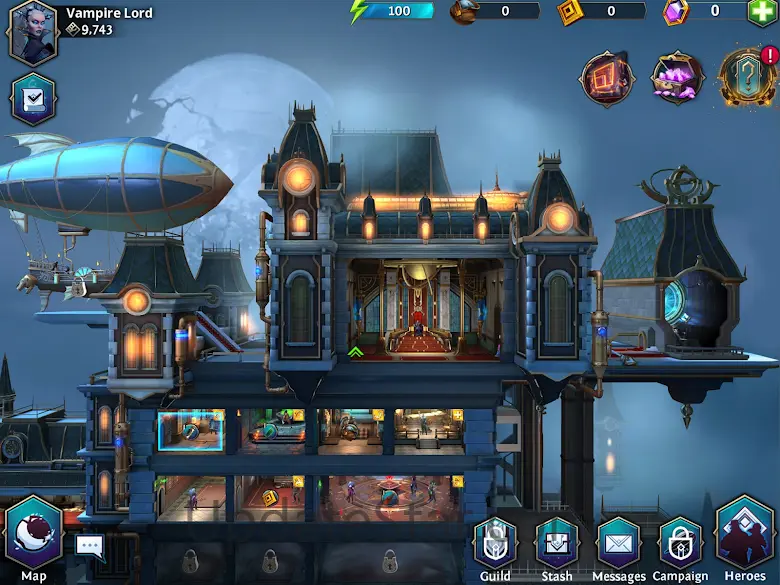Screen dimensions: 780x585
Task: Check your Messages
Action: [x=619, y=545]
